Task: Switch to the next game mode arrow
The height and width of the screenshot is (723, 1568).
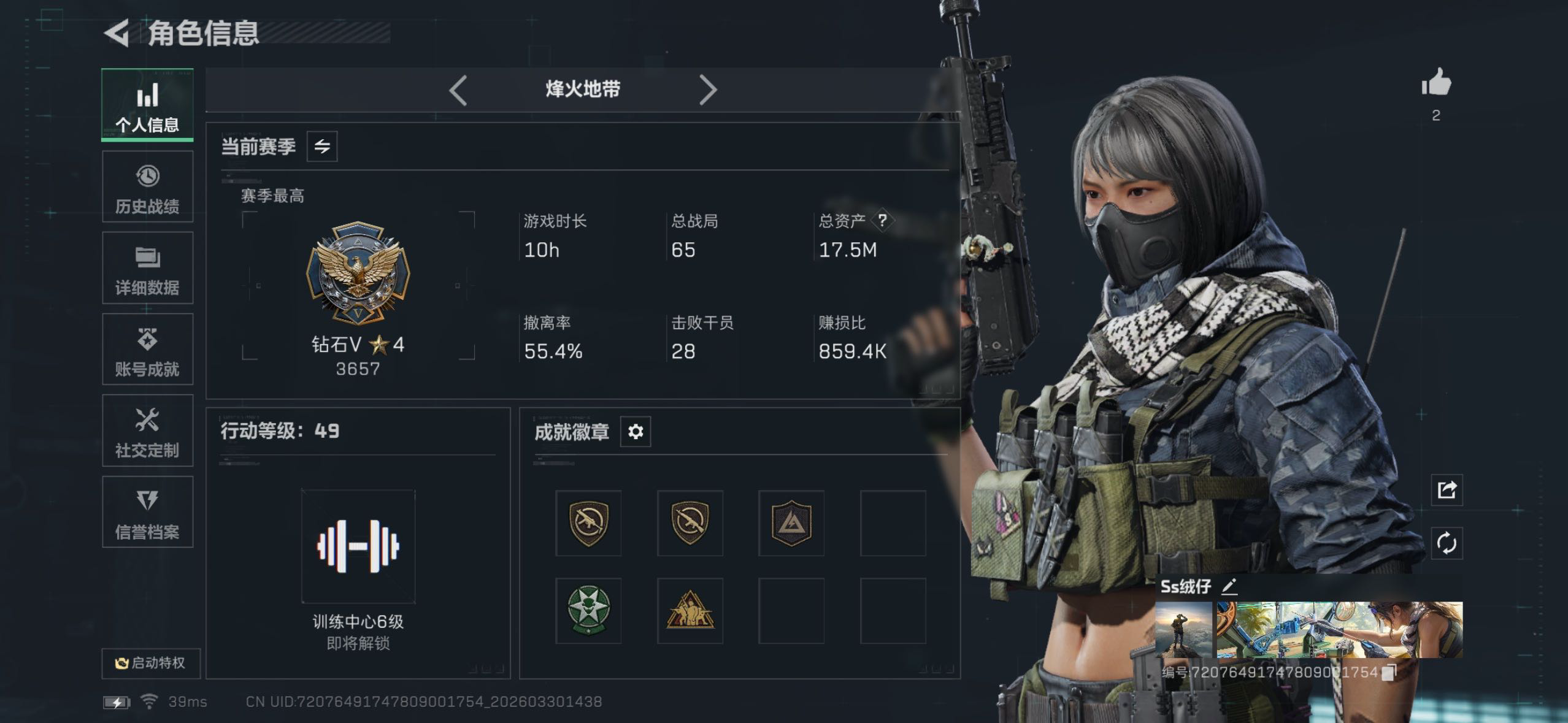Action: (x=707, y=90)
